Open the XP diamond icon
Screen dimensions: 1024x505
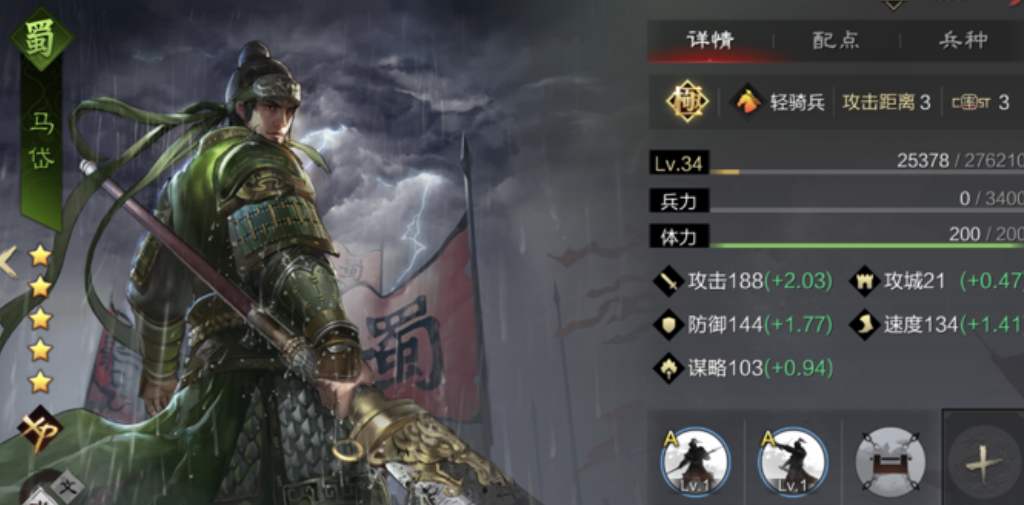(x=40, y=428)
